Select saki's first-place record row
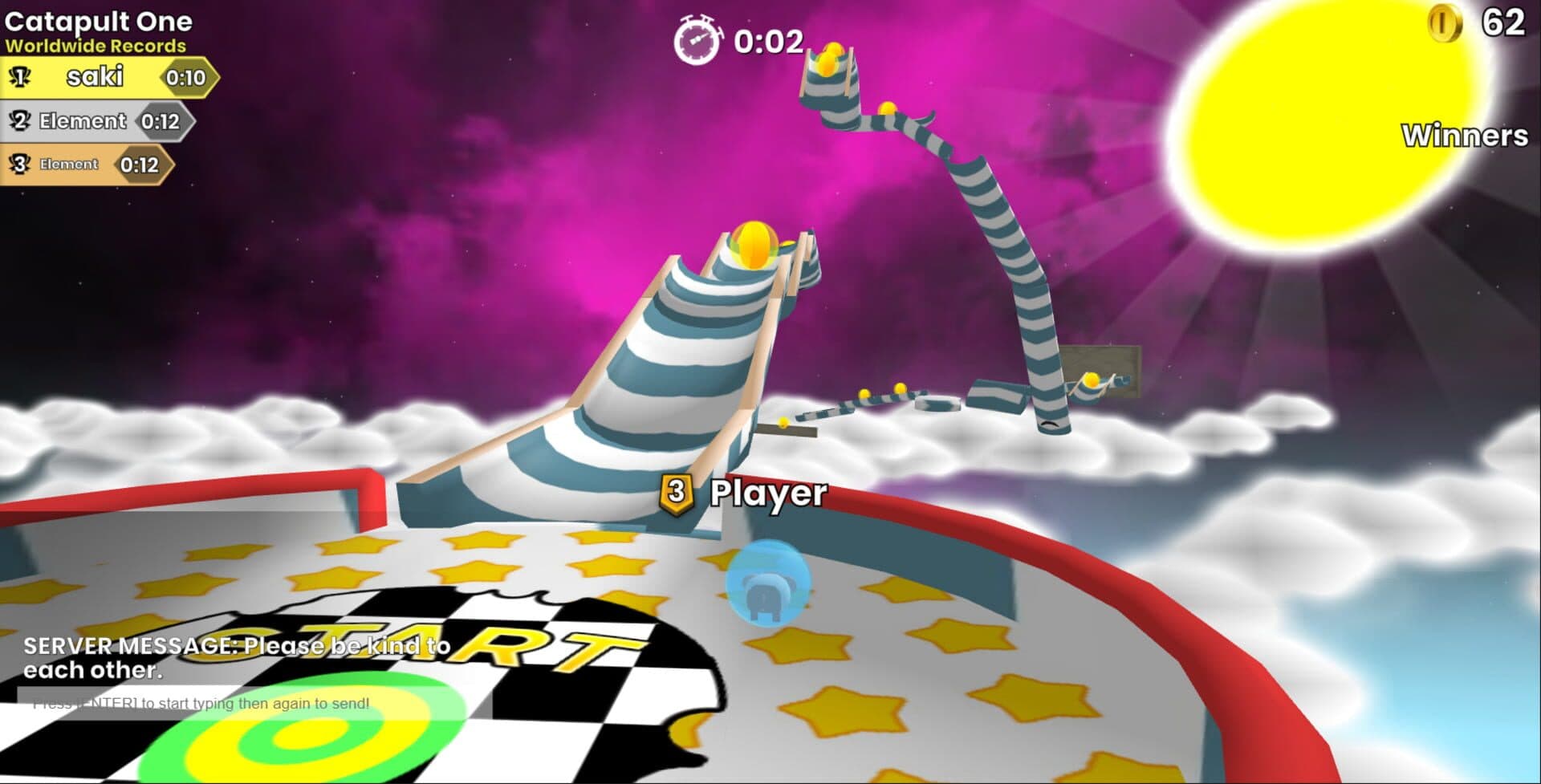 108,77
